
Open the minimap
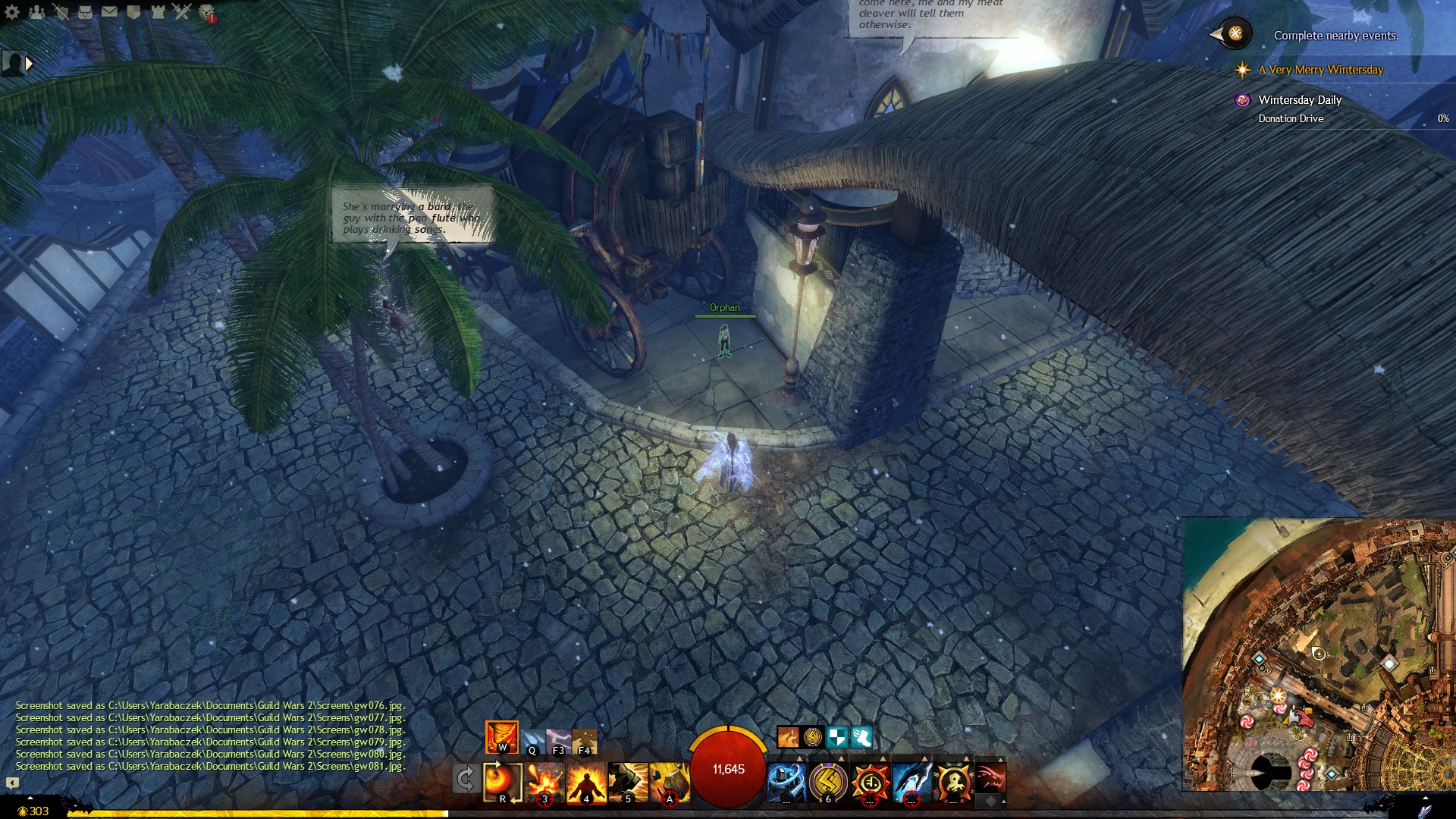pos(1319,654)
